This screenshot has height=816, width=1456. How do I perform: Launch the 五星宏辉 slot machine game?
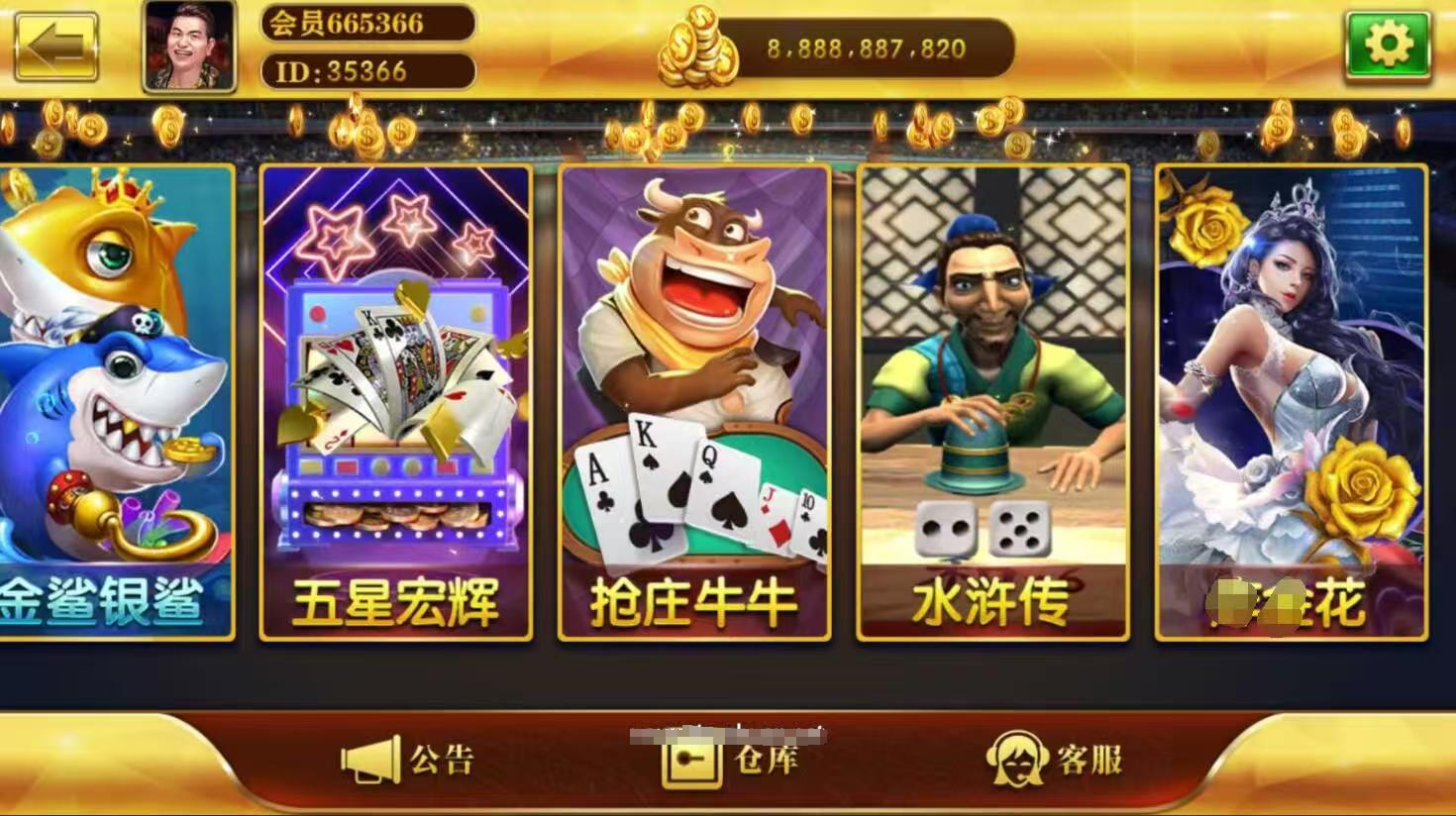pyautogui.click(x=396, y=396)
